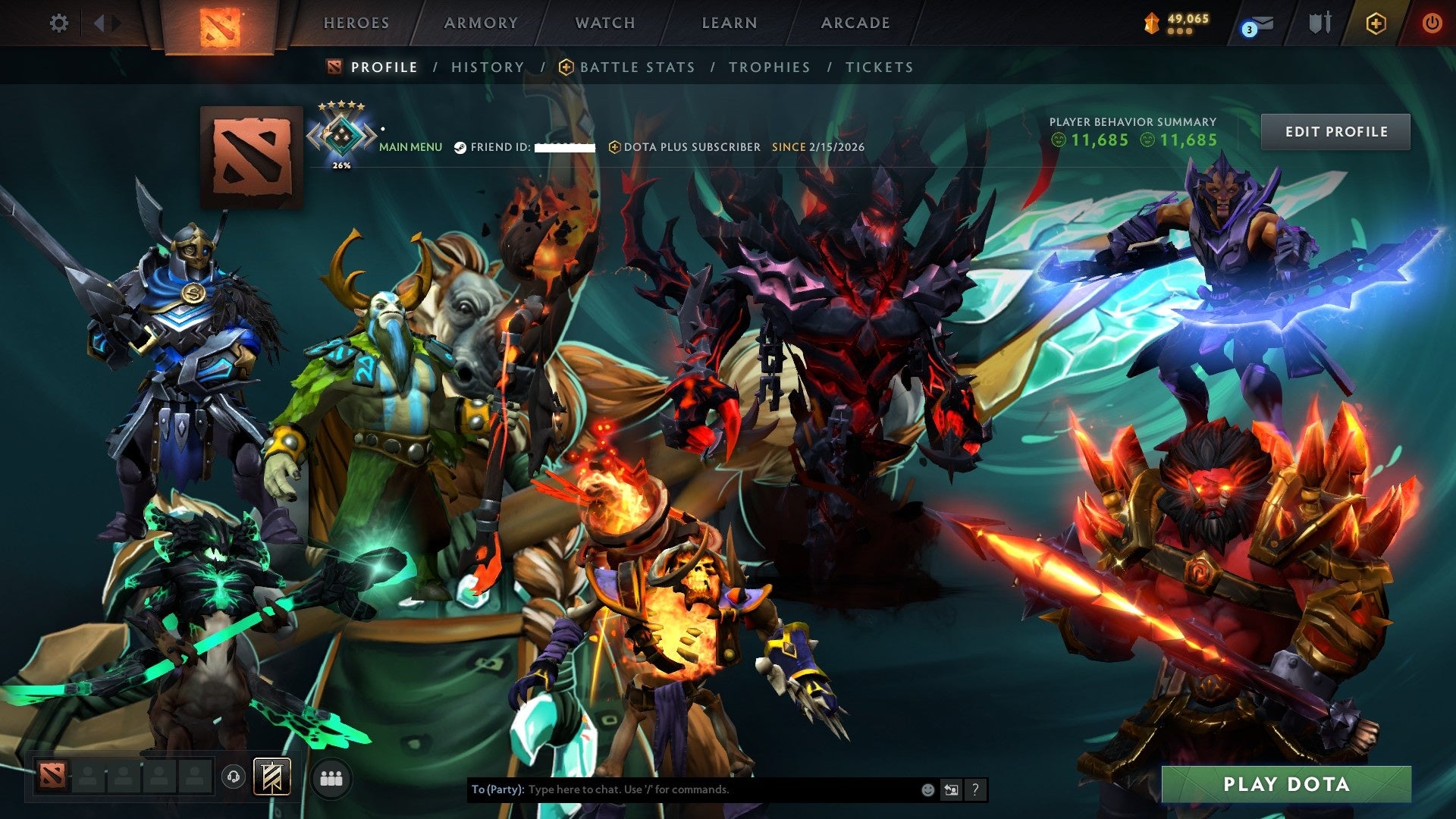Click the settings gear icon
The image size is (1456, 819).
click(x=58, y=23)
